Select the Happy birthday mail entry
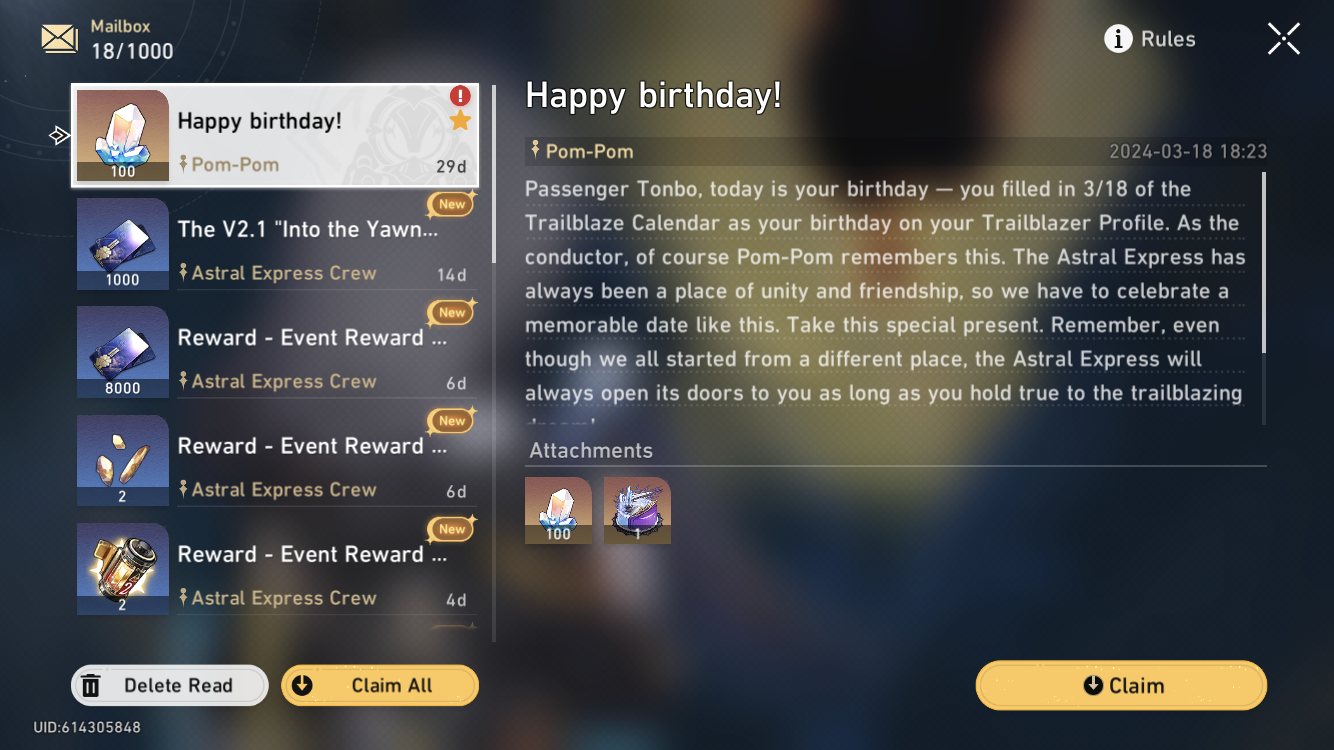This screenshot has height=750, width=1334. click(x=275, y=133)
